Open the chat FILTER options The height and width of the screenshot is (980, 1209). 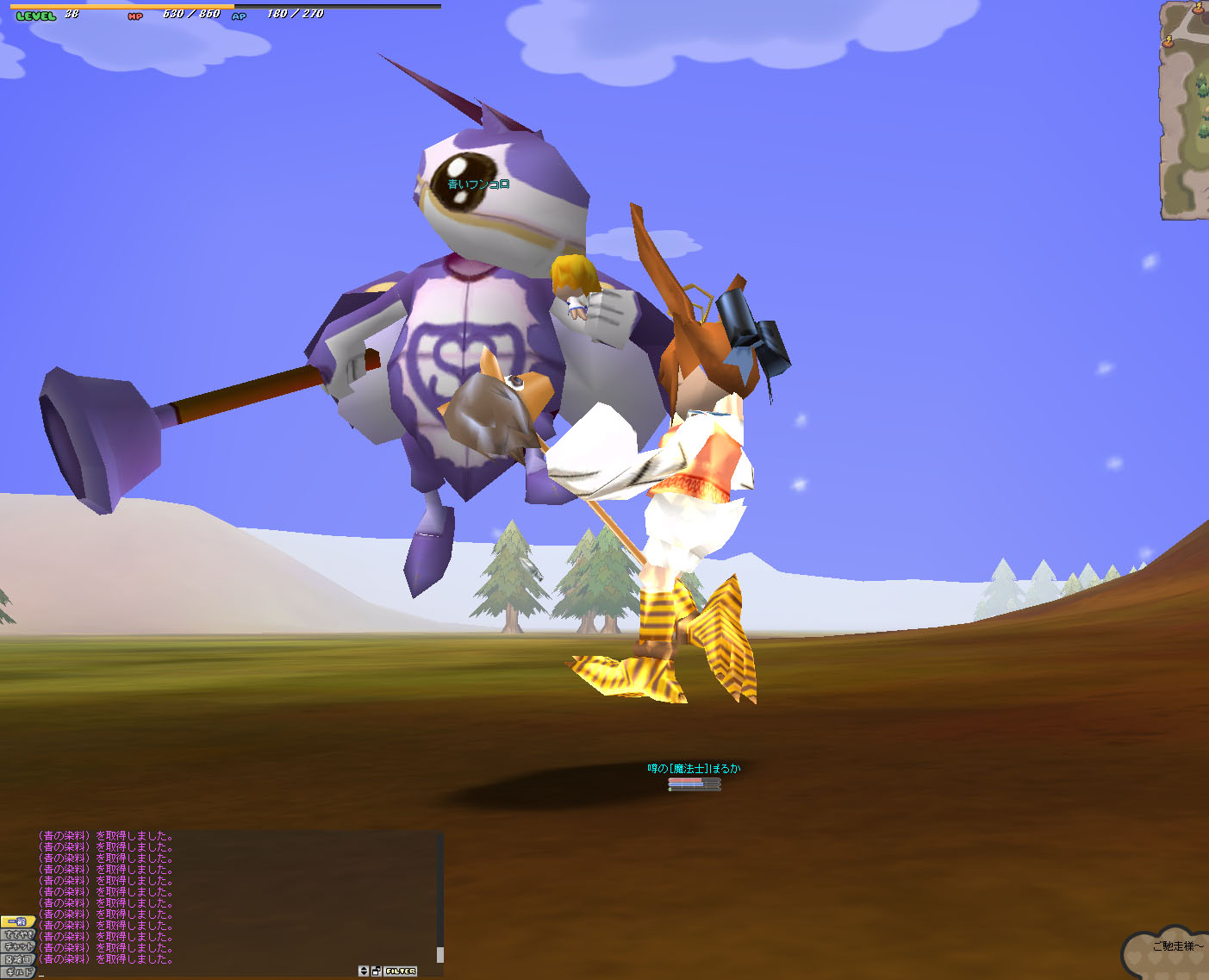401,971
